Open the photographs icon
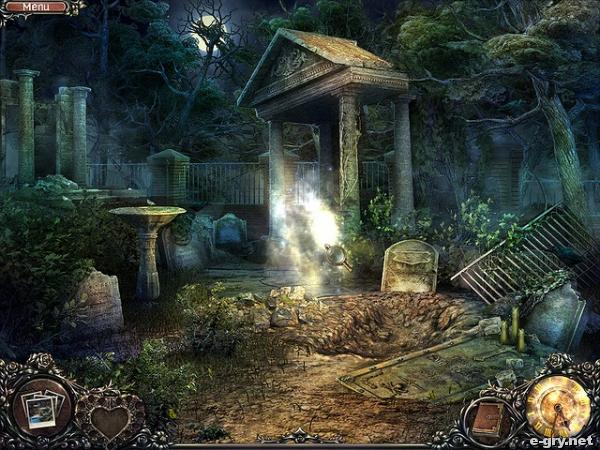Viewport: 600px width, 450px height. click(x=42, y=407)
